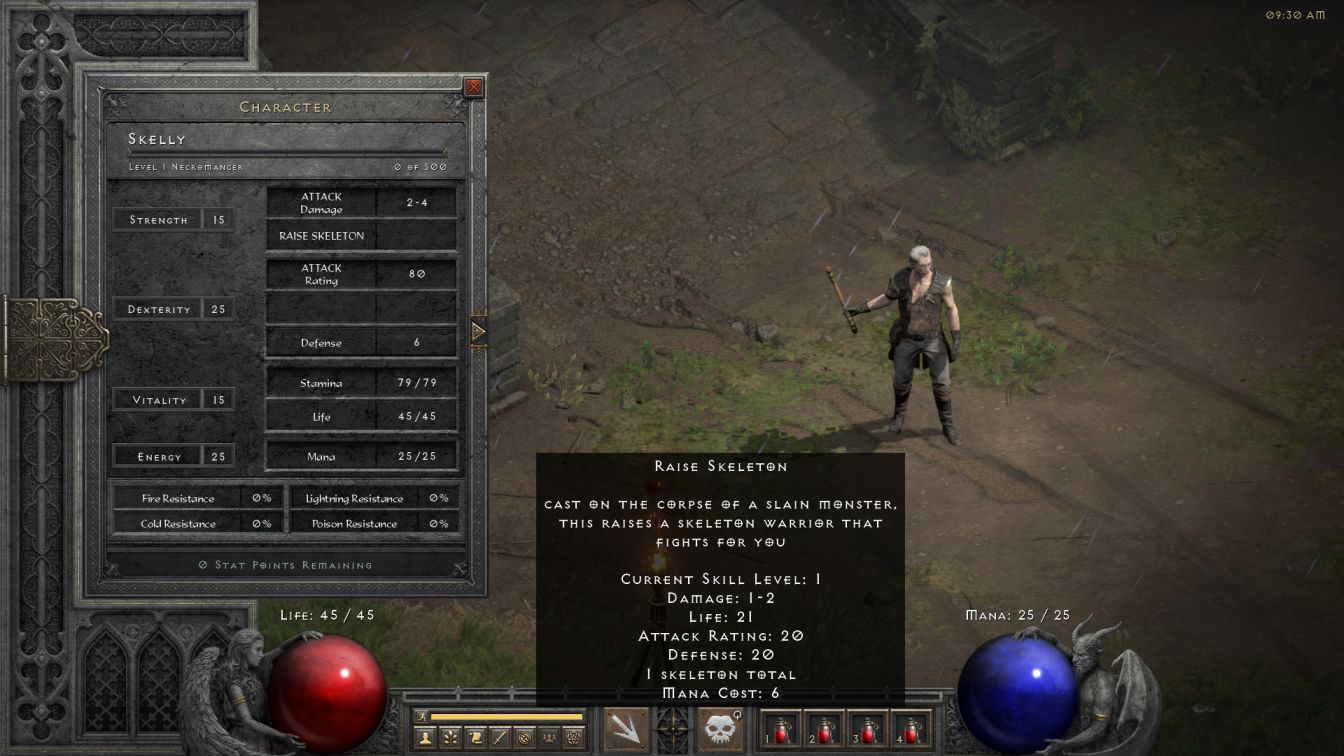Click the circular emblem icon in mini menu

[x=524, y=738]
